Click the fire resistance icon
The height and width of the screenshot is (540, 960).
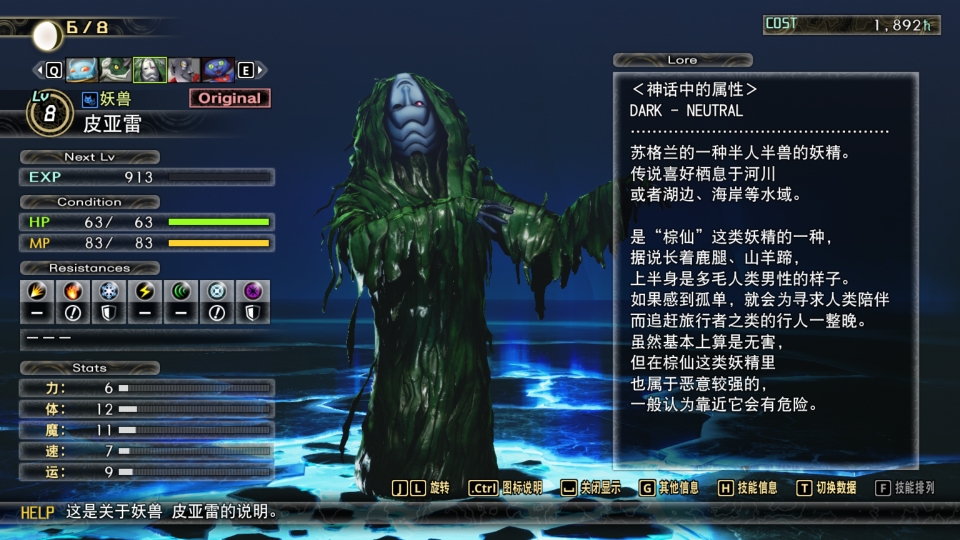pos(72,292)
